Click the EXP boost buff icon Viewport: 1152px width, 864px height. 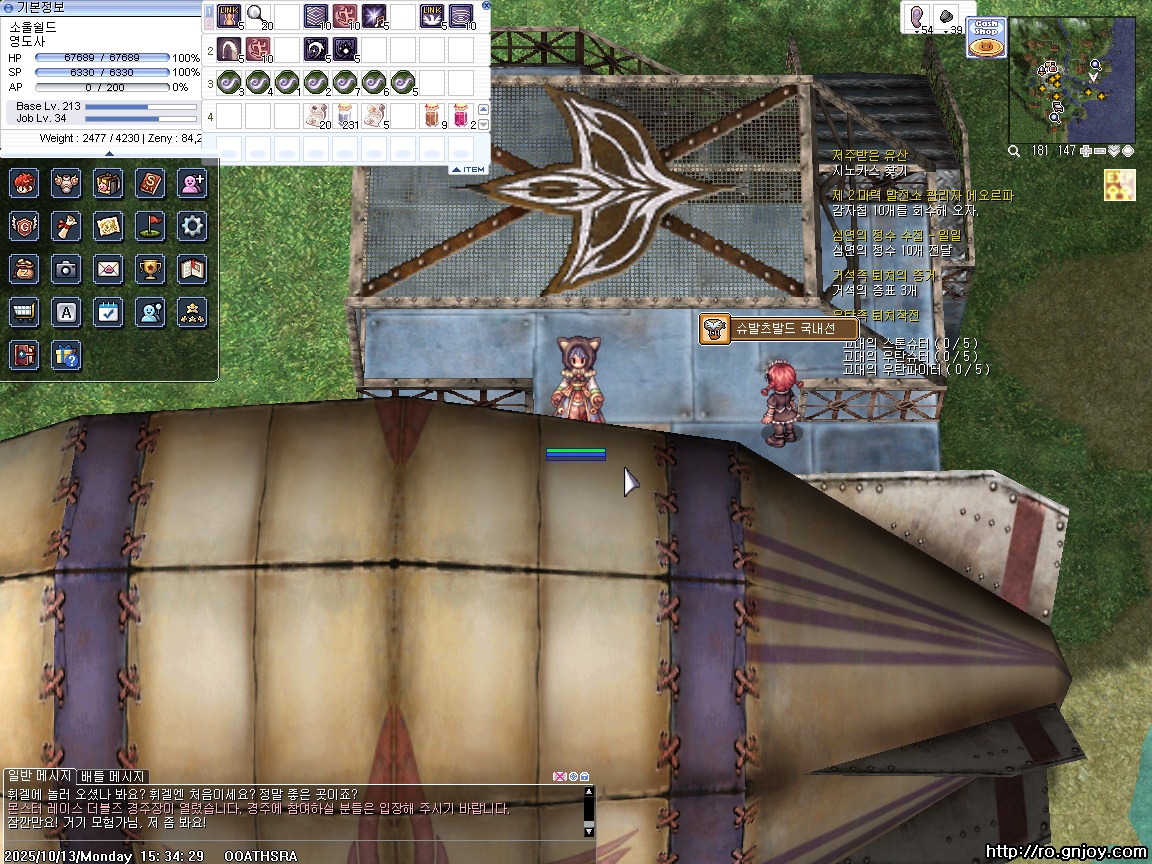pos(1119,185)
